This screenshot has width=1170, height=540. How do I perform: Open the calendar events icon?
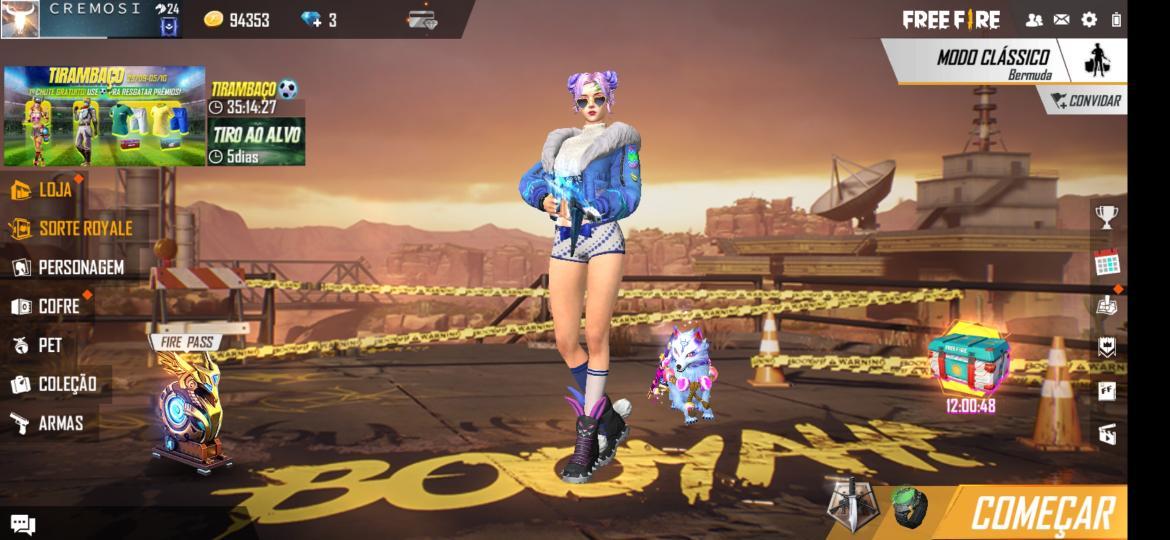1106,263
